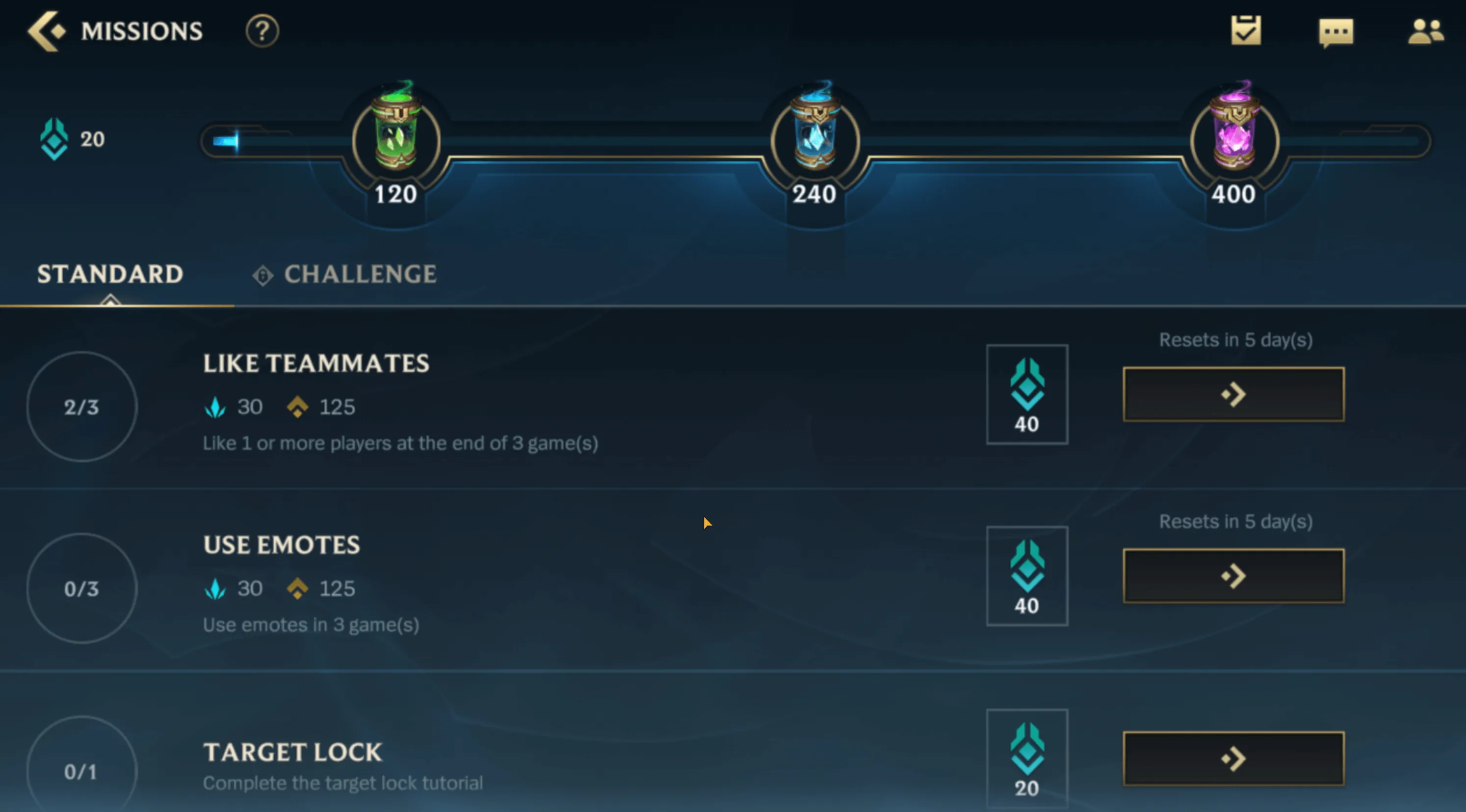Viewport: 1466px width, 812px height.
Task: Open the friends list icon
Action: point(1425,32)
